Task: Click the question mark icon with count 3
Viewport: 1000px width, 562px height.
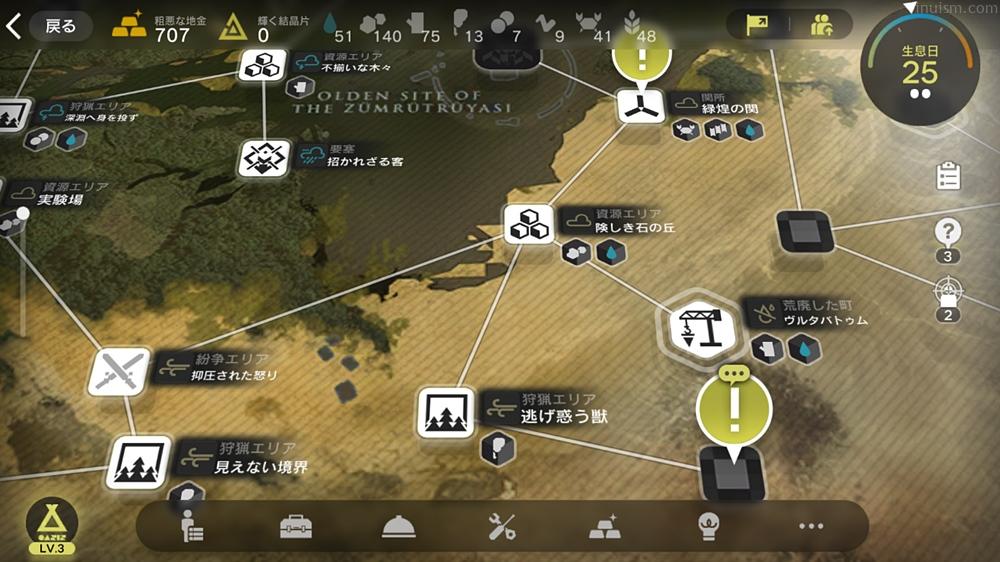Action: click(x=947, y=233)
